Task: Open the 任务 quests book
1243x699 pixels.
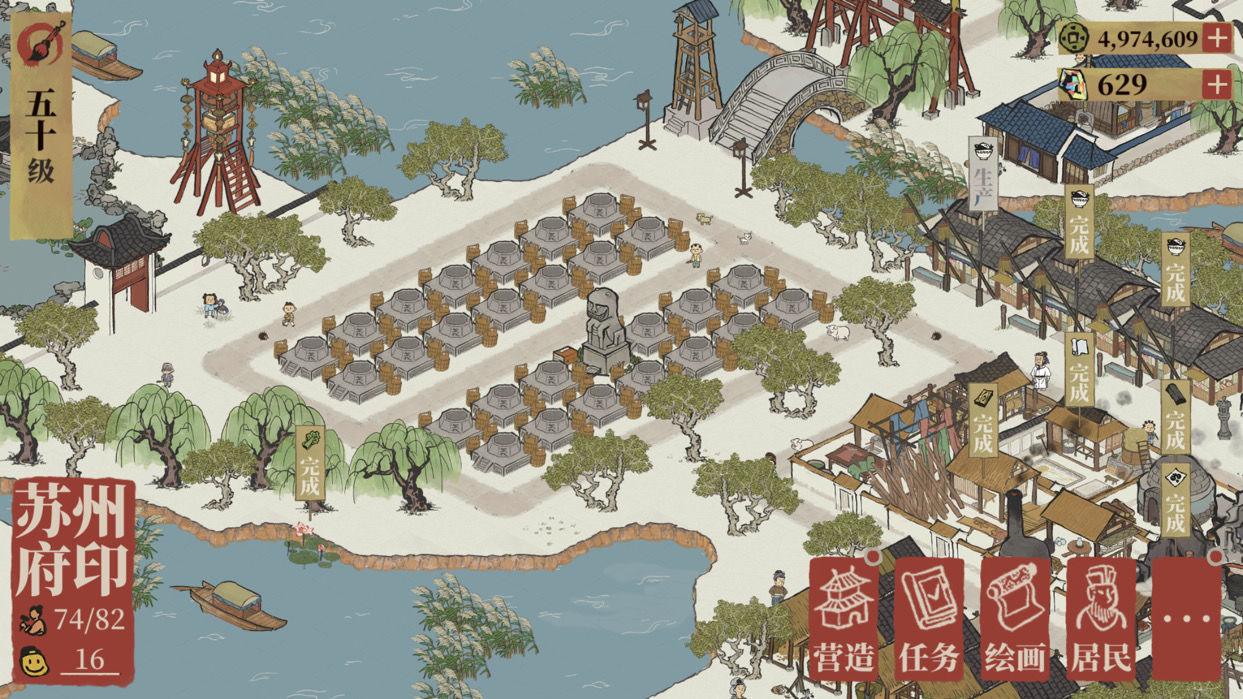Action: pyautogui.click(x=928, y=619)
